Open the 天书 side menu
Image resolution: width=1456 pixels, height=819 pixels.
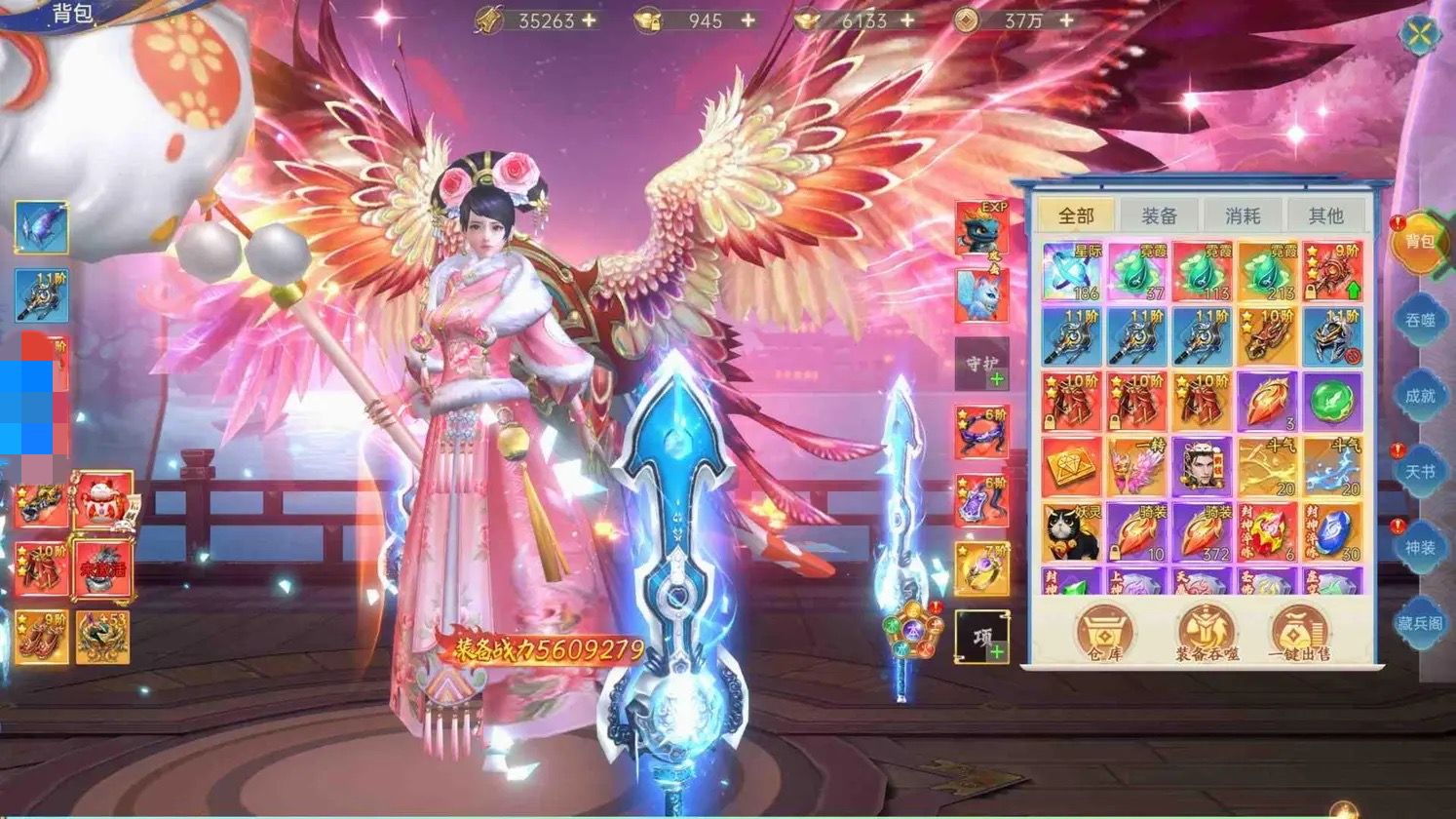coord(1419,471)
